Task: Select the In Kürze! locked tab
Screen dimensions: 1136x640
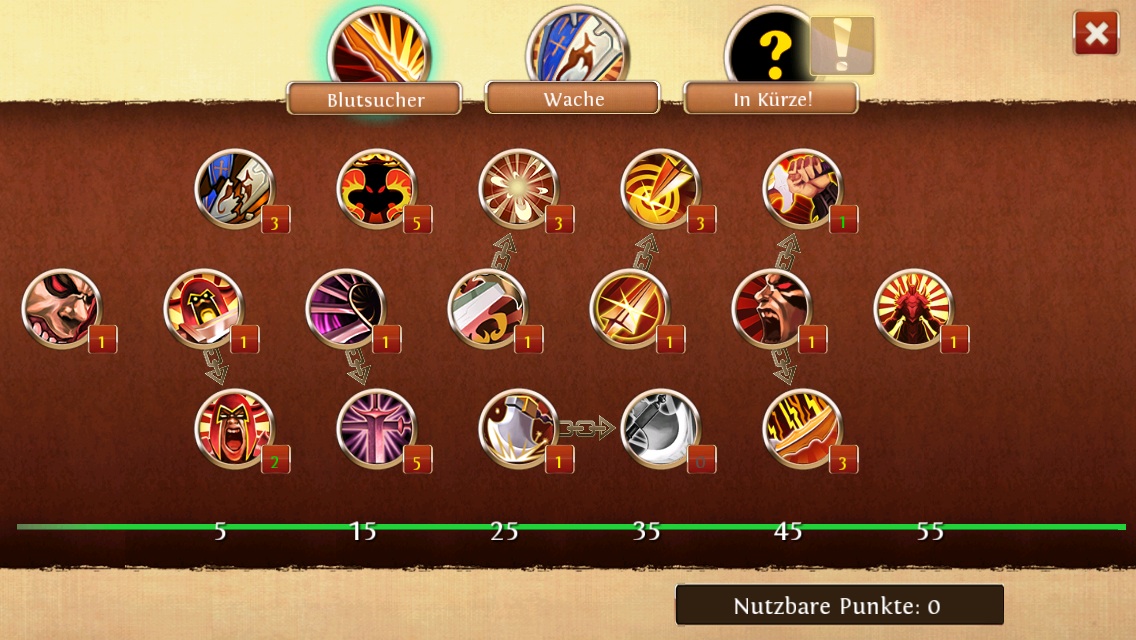Action: click(x=770, y=98)
